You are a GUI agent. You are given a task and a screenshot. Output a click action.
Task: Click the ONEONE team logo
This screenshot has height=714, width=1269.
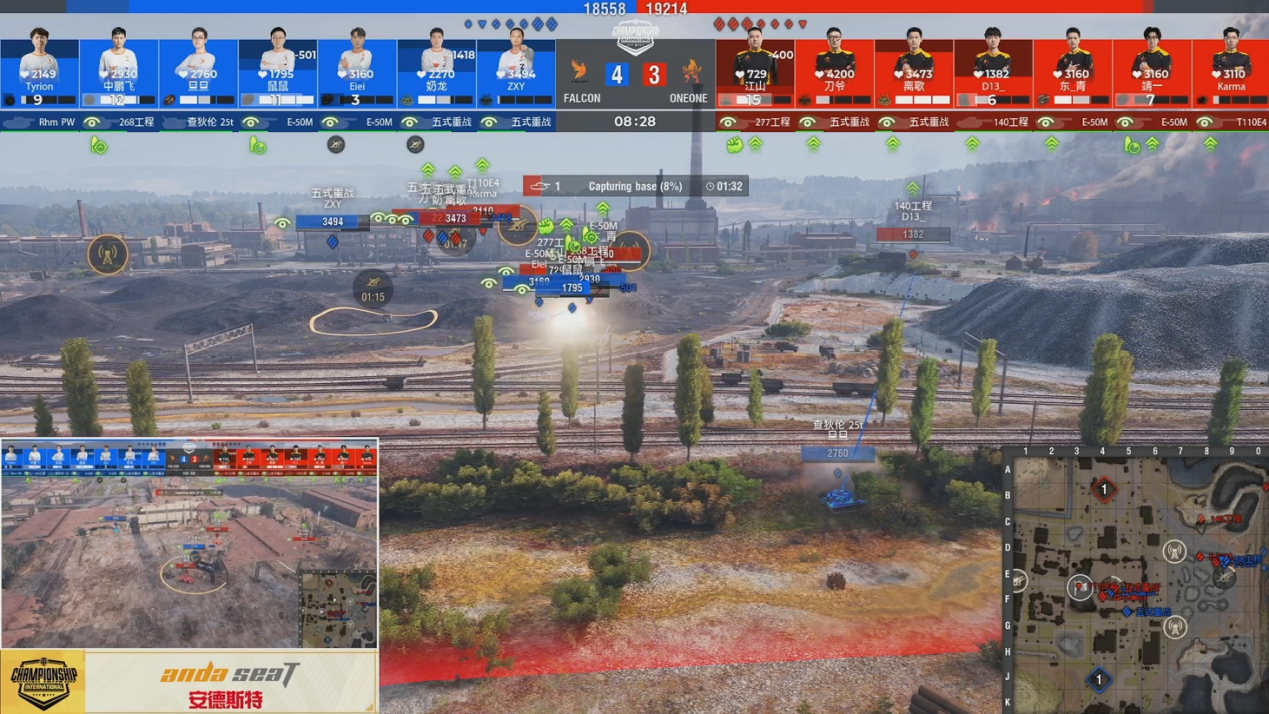(x=691, y=71)
